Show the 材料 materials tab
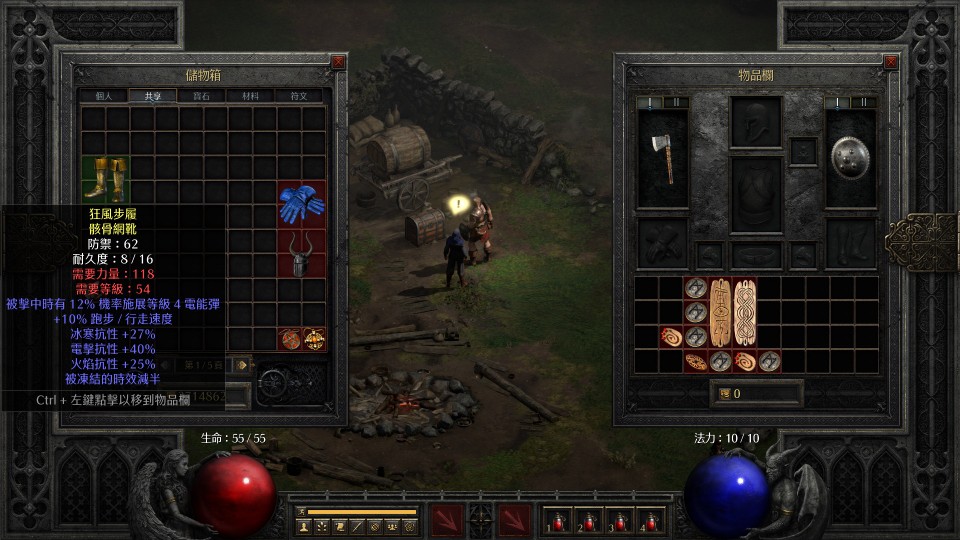 point(250,96)
